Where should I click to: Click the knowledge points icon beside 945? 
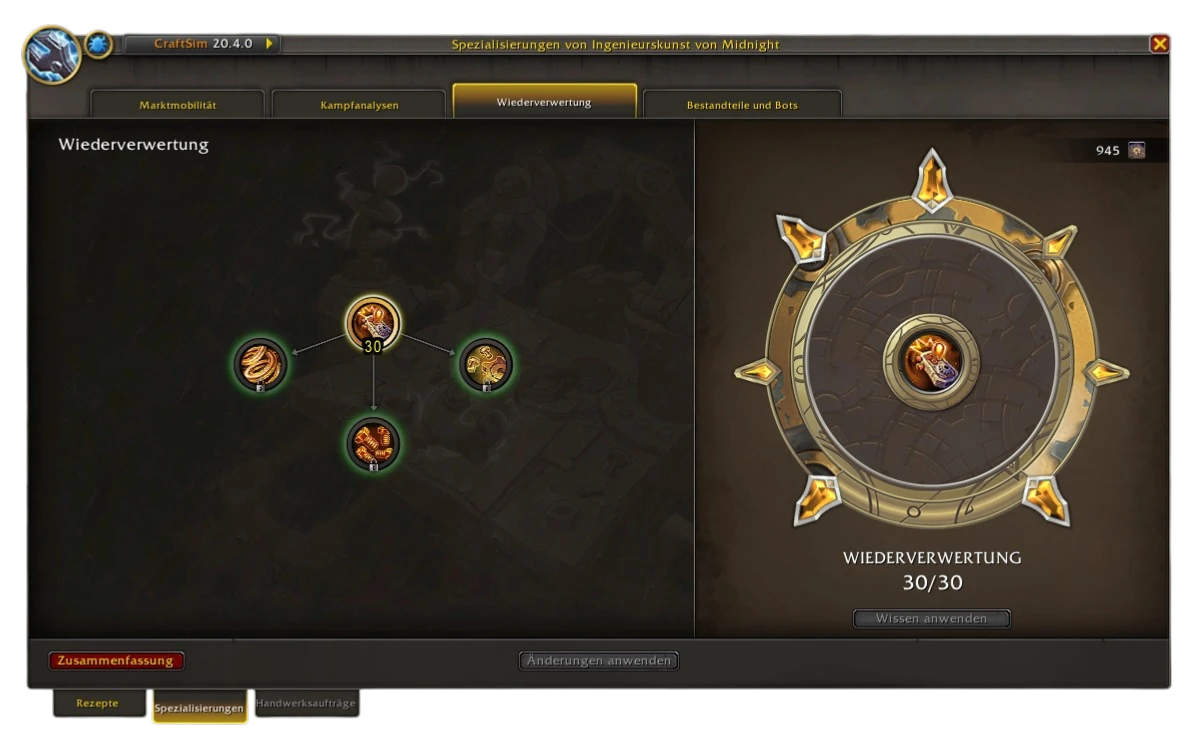[1136, 151]
